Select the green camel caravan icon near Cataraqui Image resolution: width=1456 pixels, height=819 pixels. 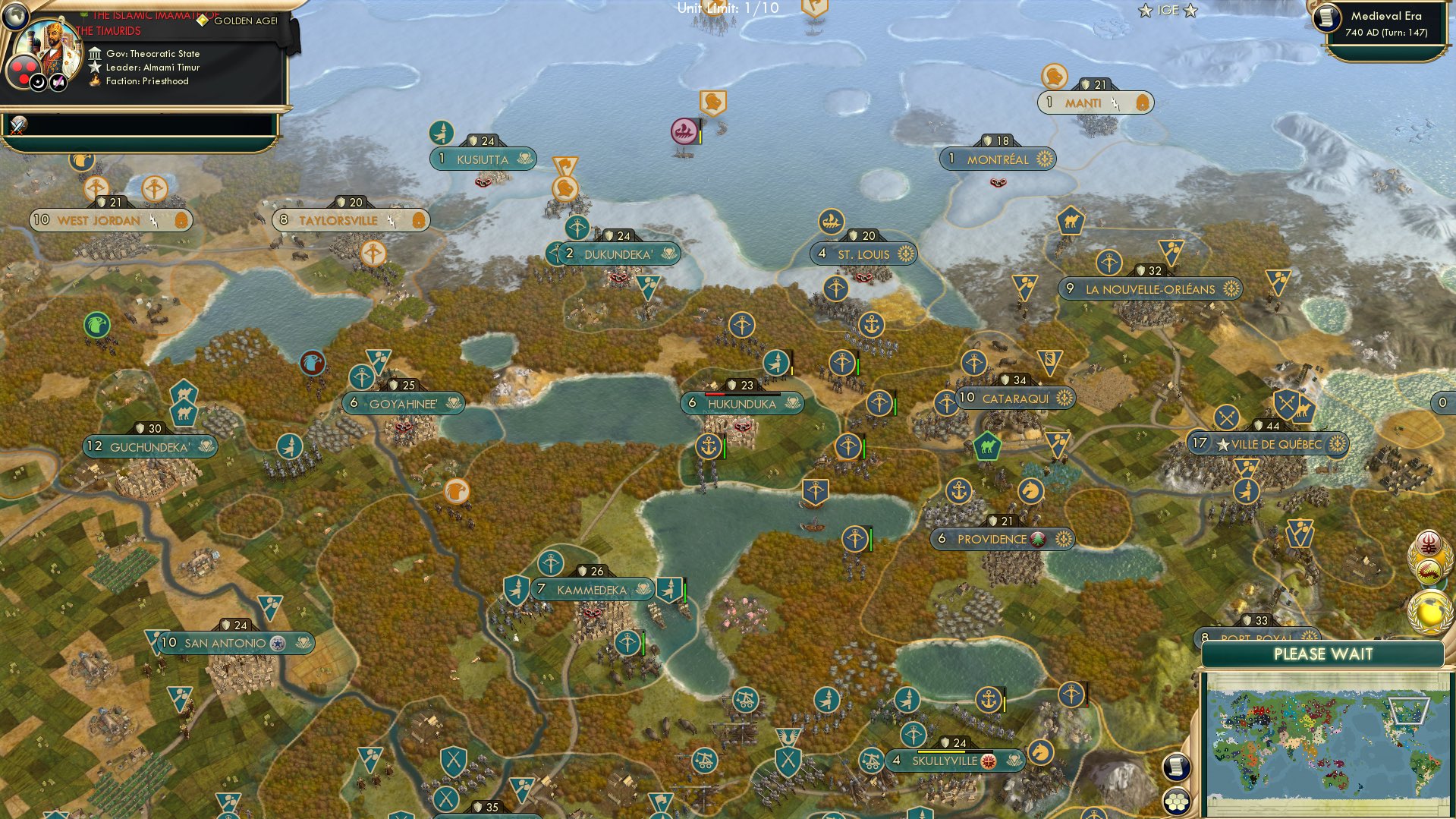click(989, 447)
